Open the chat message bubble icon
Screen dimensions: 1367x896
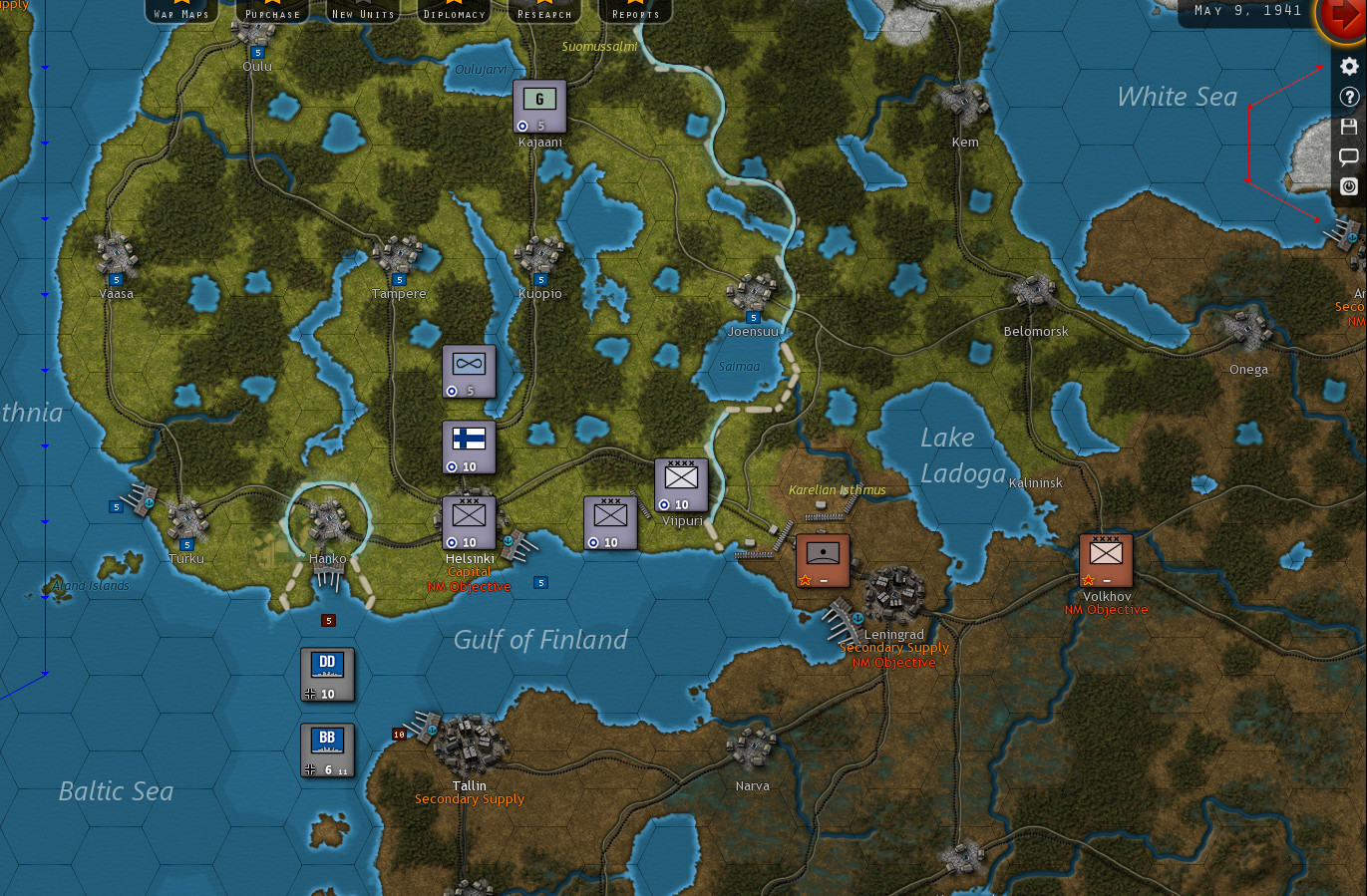(x=1349, y=156)
